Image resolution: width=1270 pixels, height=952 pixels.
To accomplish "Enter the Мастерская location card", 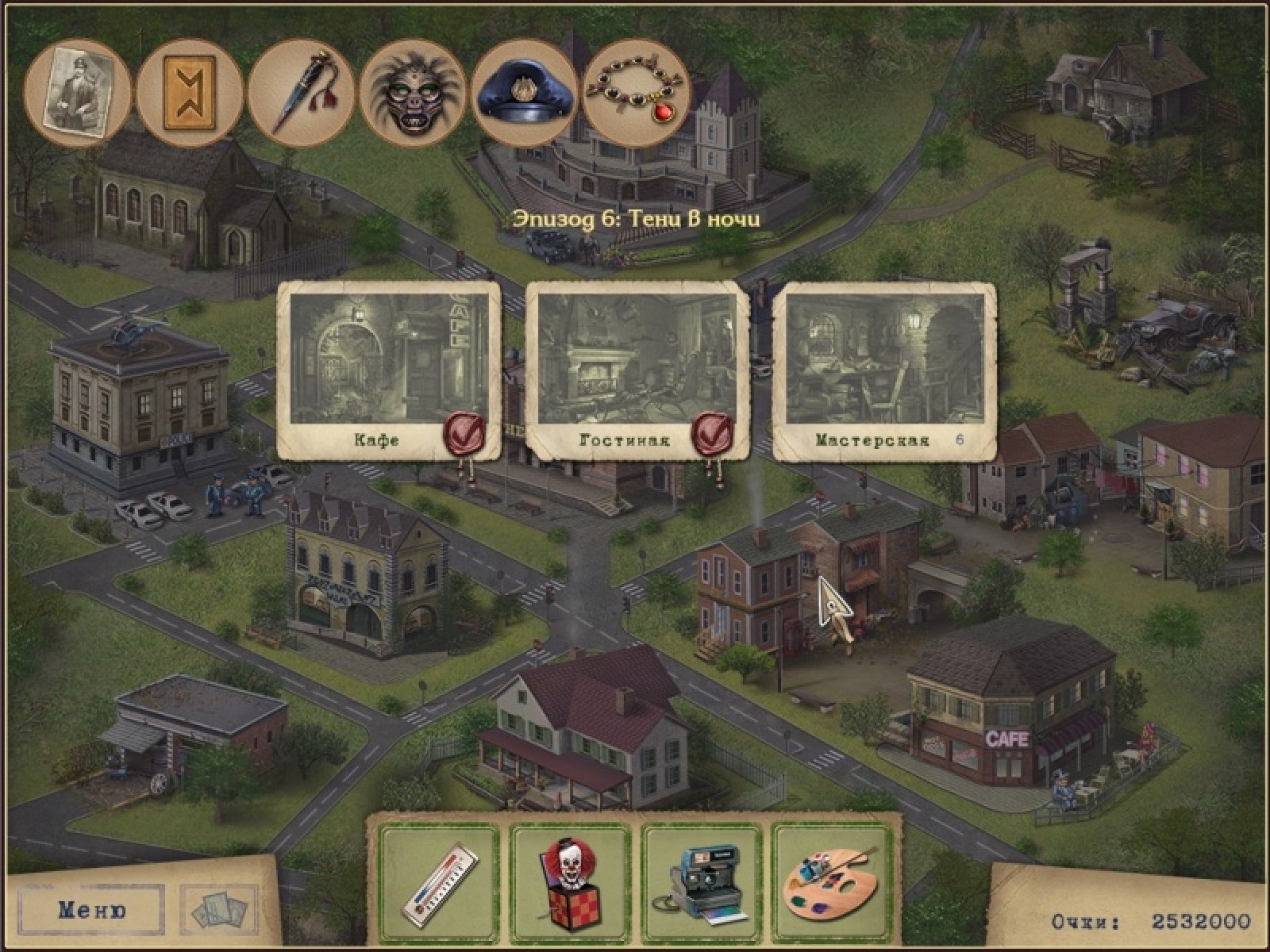I will (x=884, y=370).
